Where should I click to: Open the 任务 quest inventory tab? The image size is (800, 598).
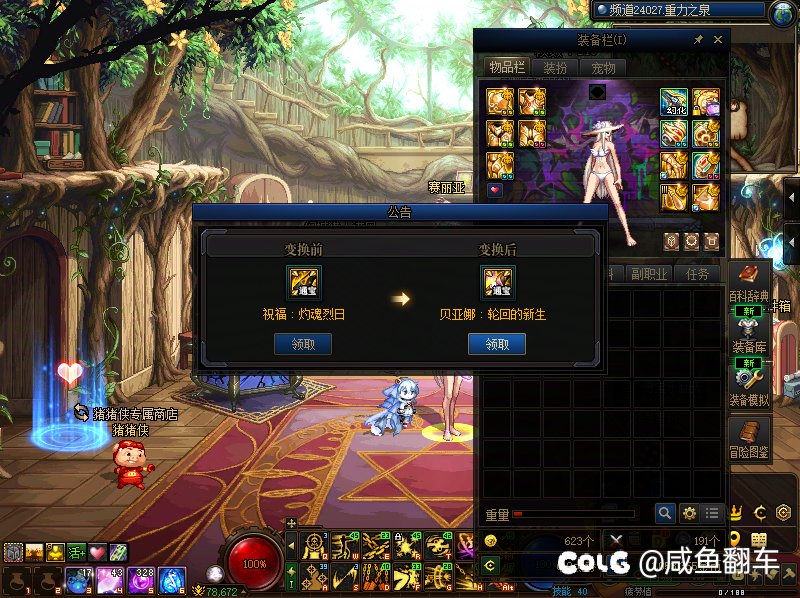(x=698, y=274)
